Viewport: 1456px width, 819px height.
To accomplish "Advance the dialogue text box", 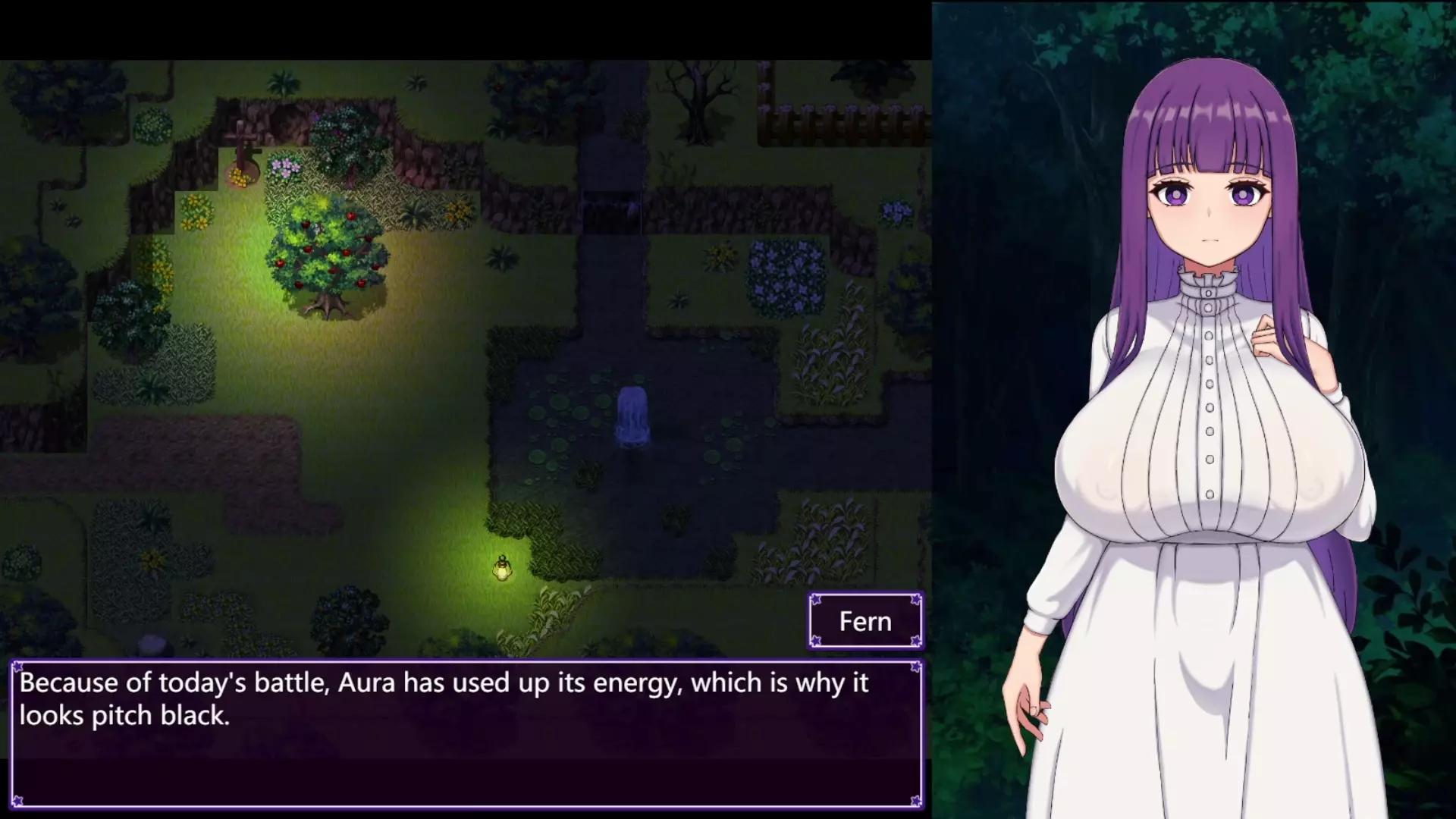I will point(466,733).
